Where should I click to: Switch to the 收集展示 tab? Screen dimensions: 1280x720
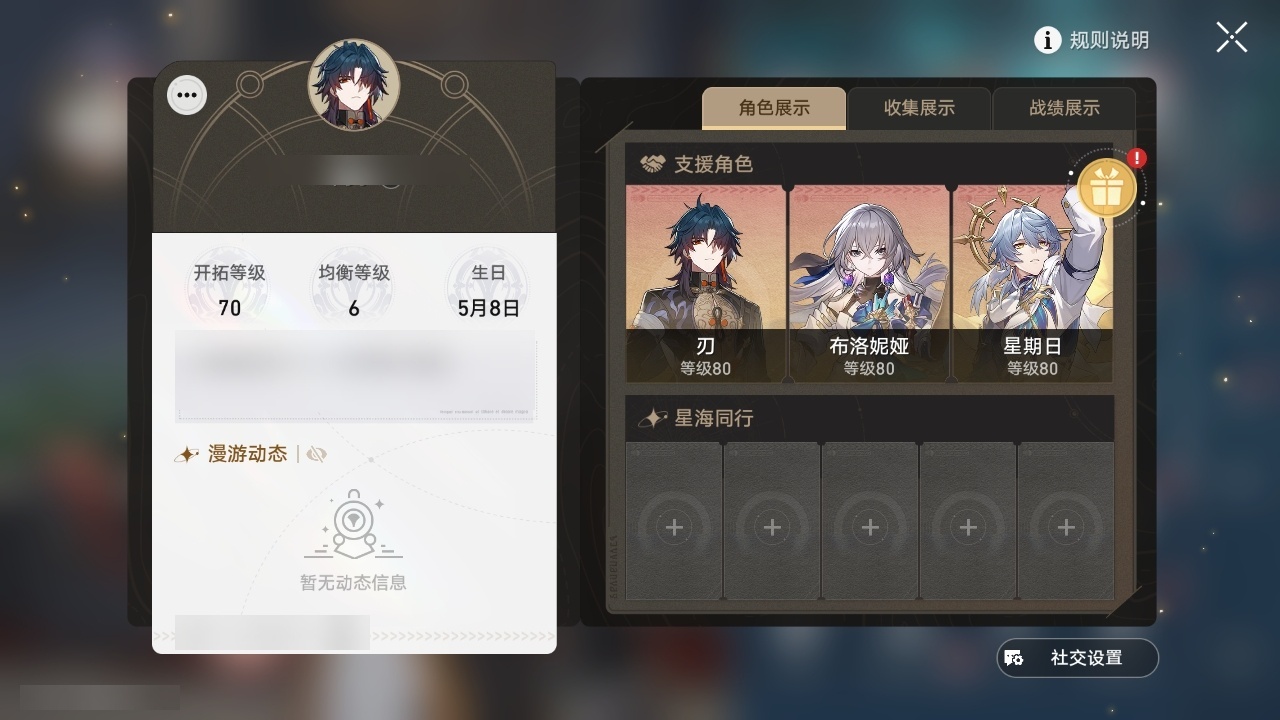(x=919, y=108)
